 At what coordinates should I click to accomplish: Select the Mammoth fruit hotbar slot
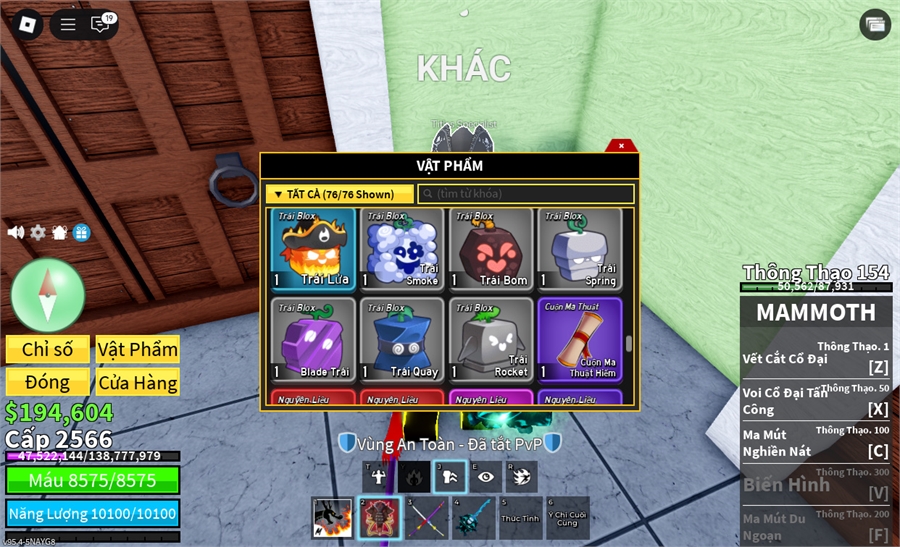click(x=376, y=518)
